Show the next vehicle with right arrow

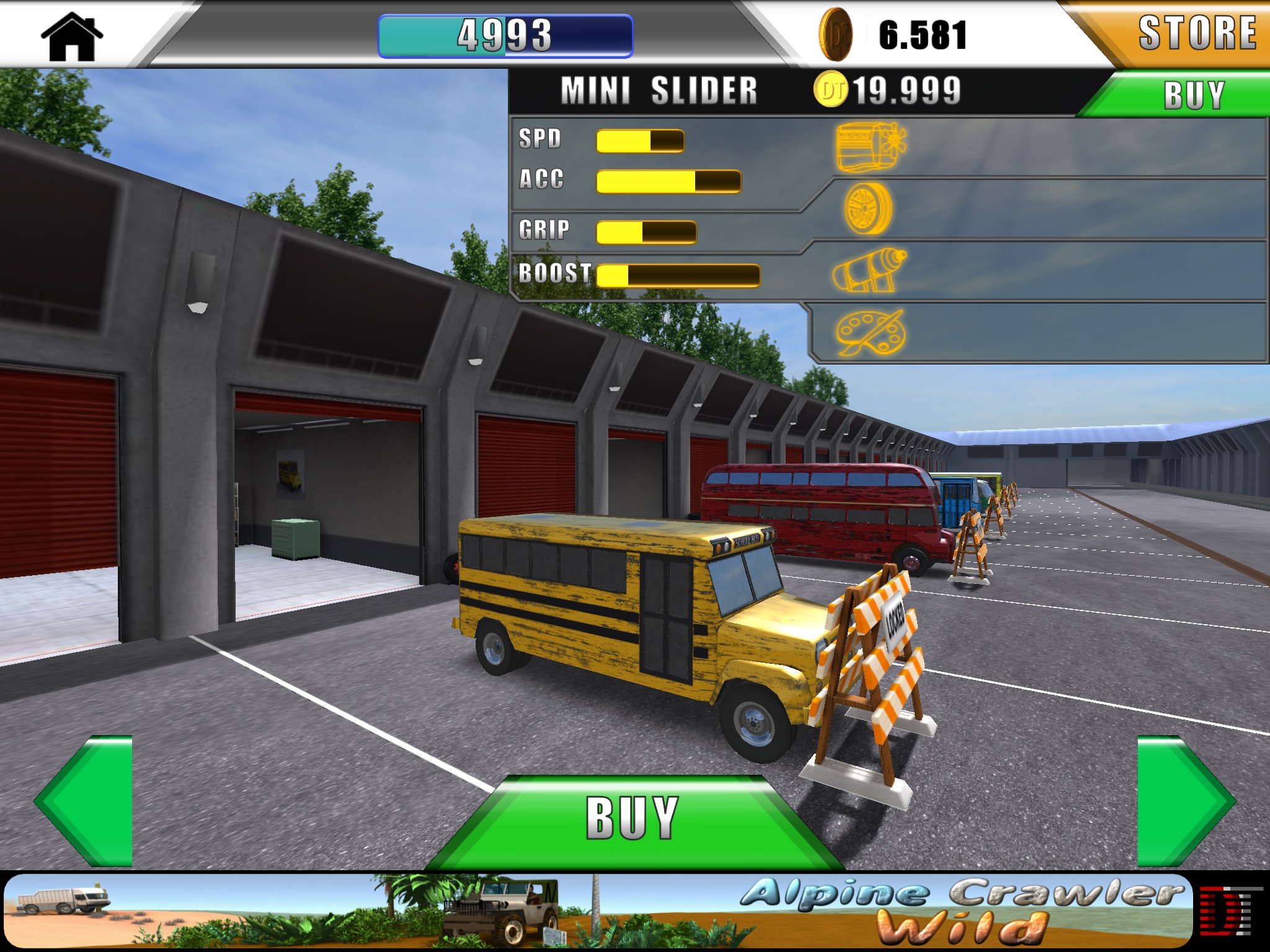(1184, 801)
